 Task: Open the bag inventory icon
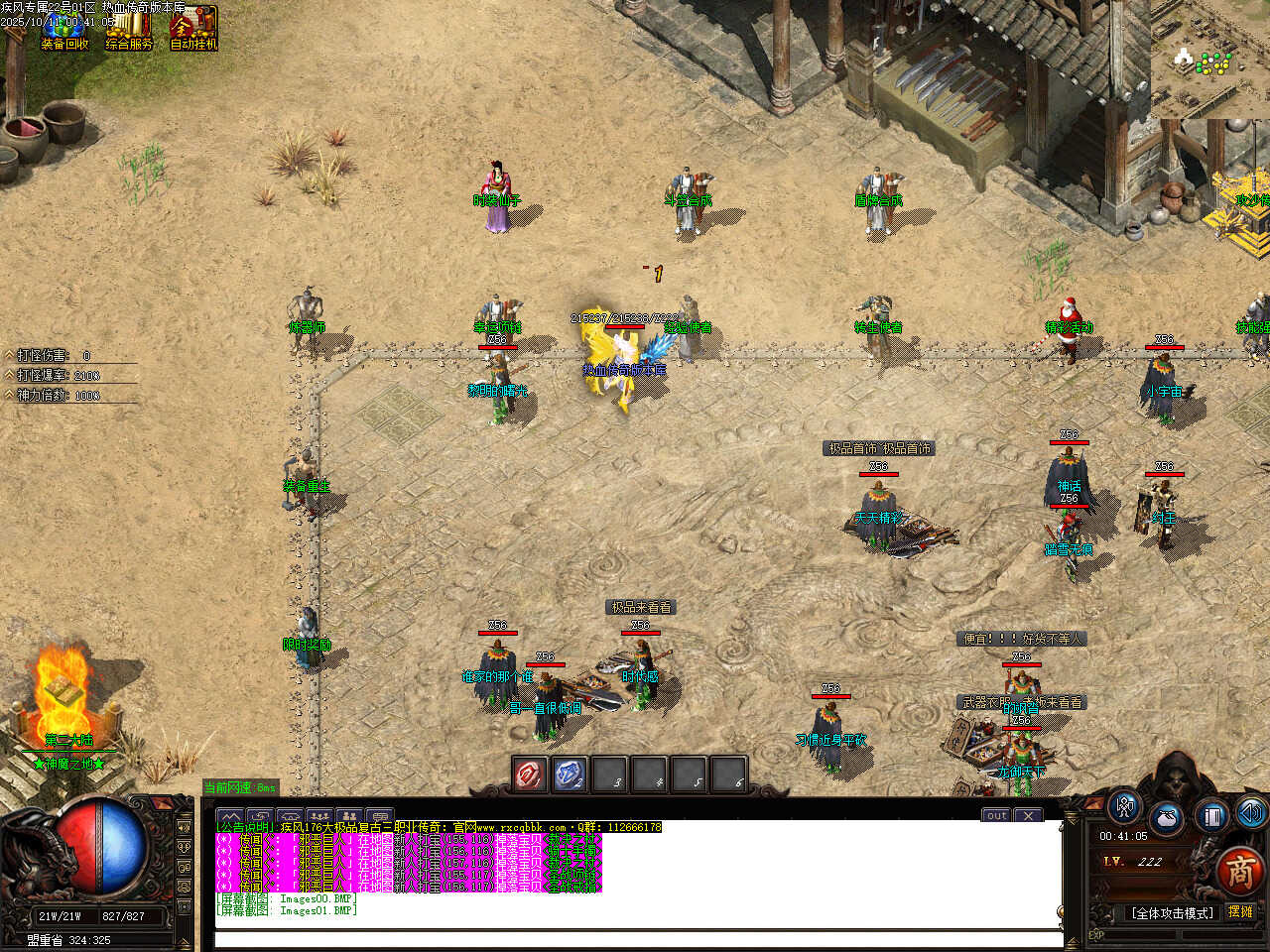(x=1167, y=819)
